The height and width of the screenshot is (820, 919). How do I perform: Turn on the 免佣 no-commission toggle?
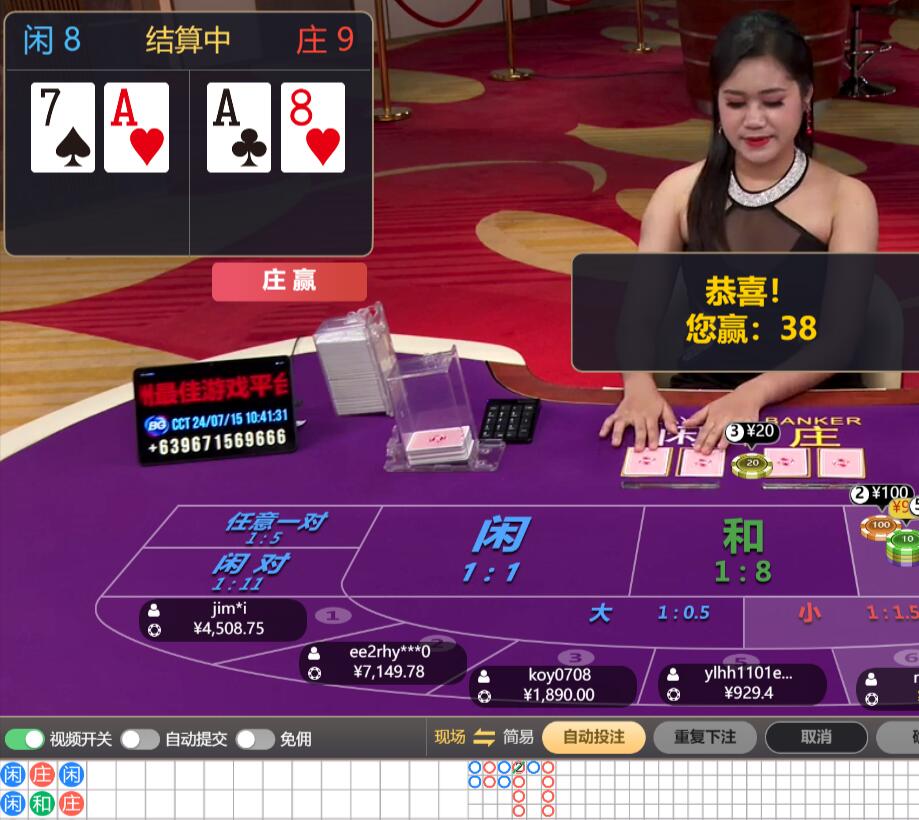click(x=255, y=739)
